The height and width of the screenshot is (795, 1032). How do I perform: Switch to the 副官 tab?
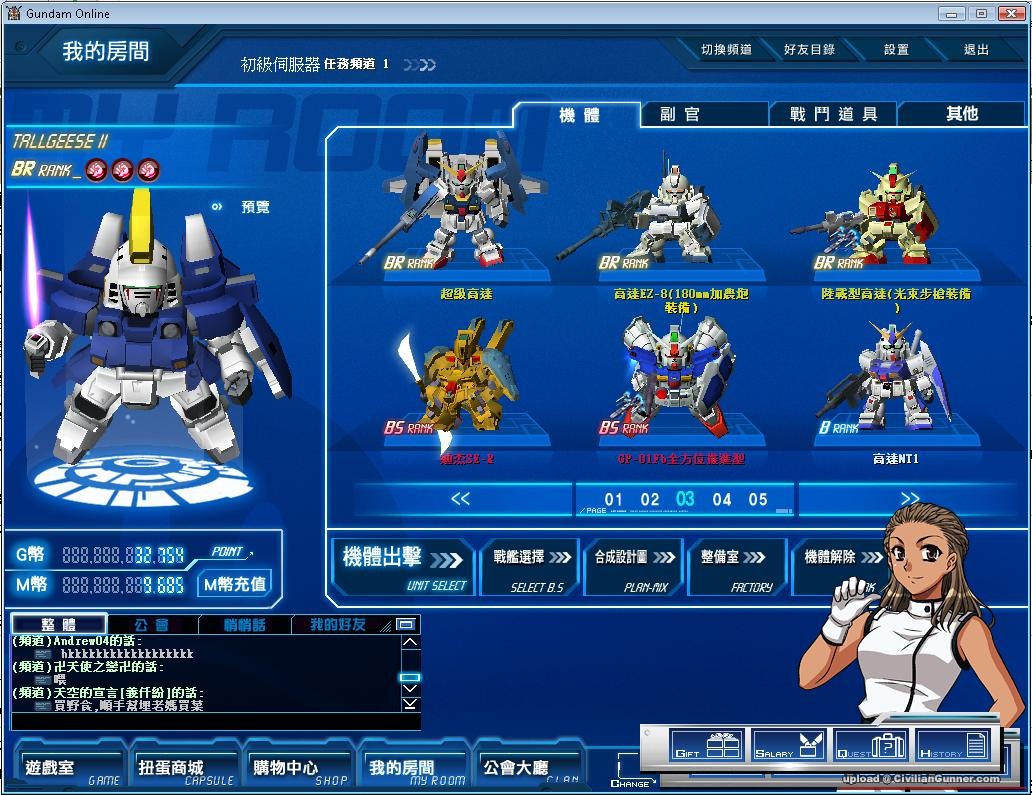pyautogui.click(x=680, y=115)
